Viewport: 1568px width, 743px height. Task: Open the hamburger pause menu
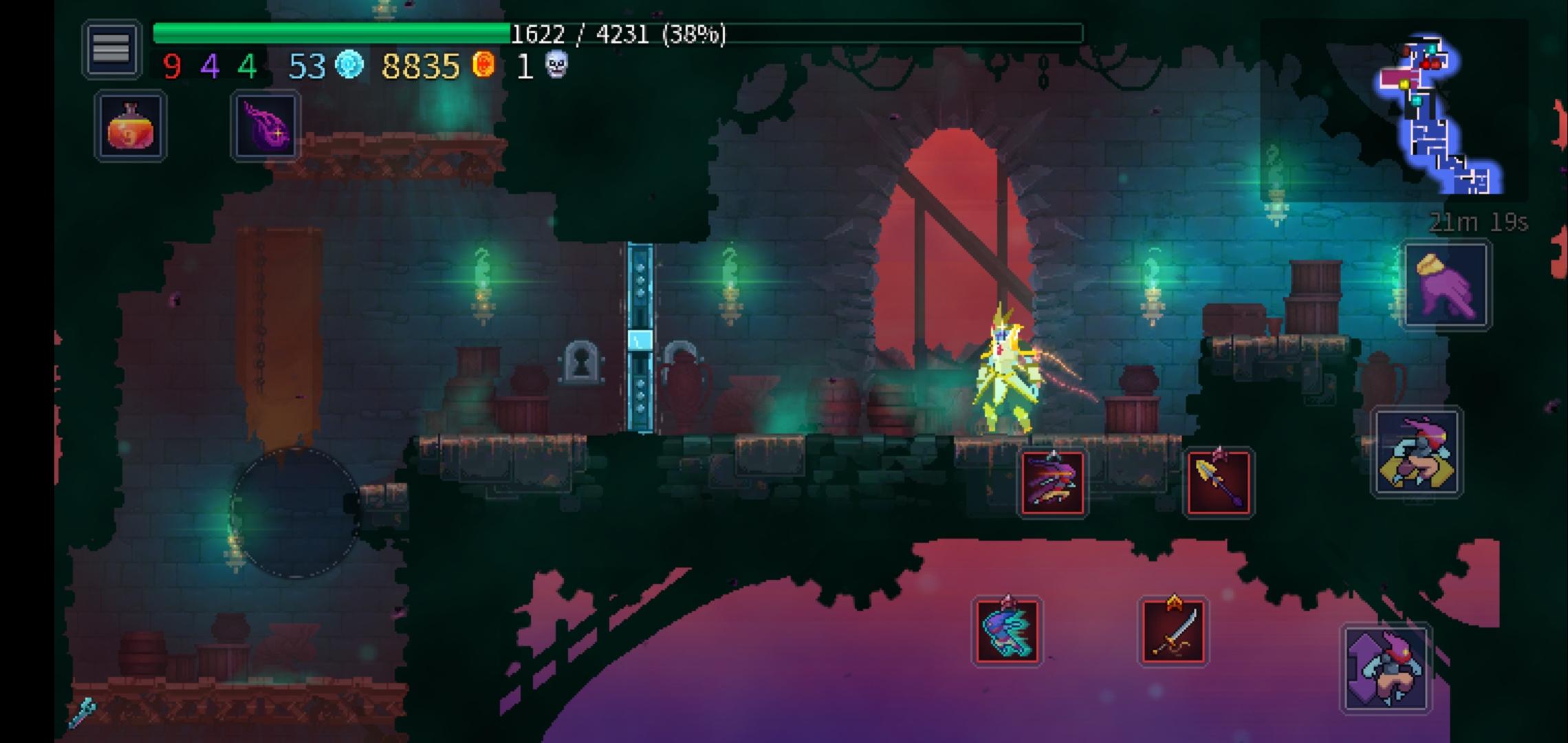pyautogui.click(x=111, y=48)
